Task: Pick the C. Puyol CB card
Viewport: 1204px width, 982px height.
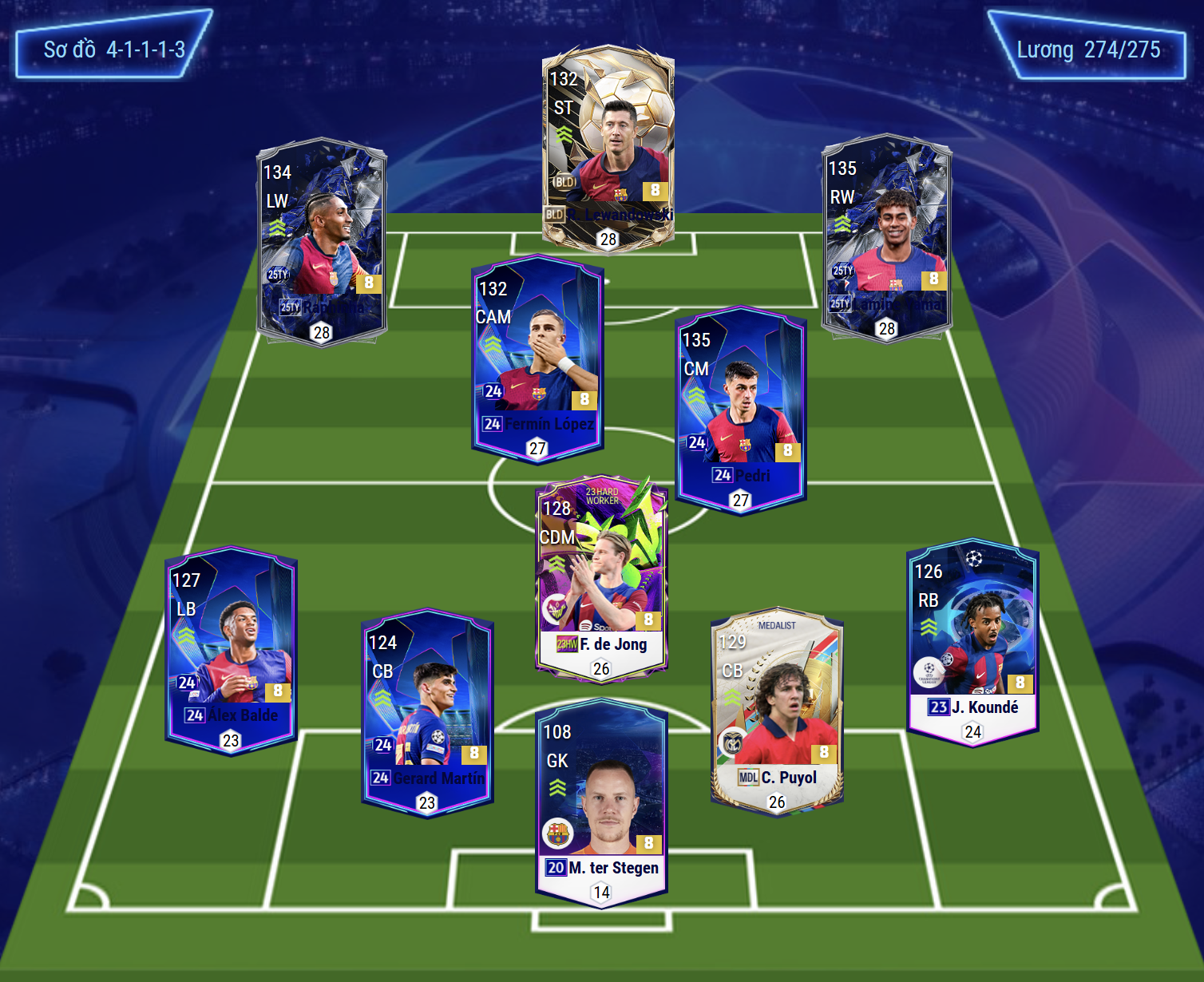Action: pyautogui.click(x=777, y=712)
